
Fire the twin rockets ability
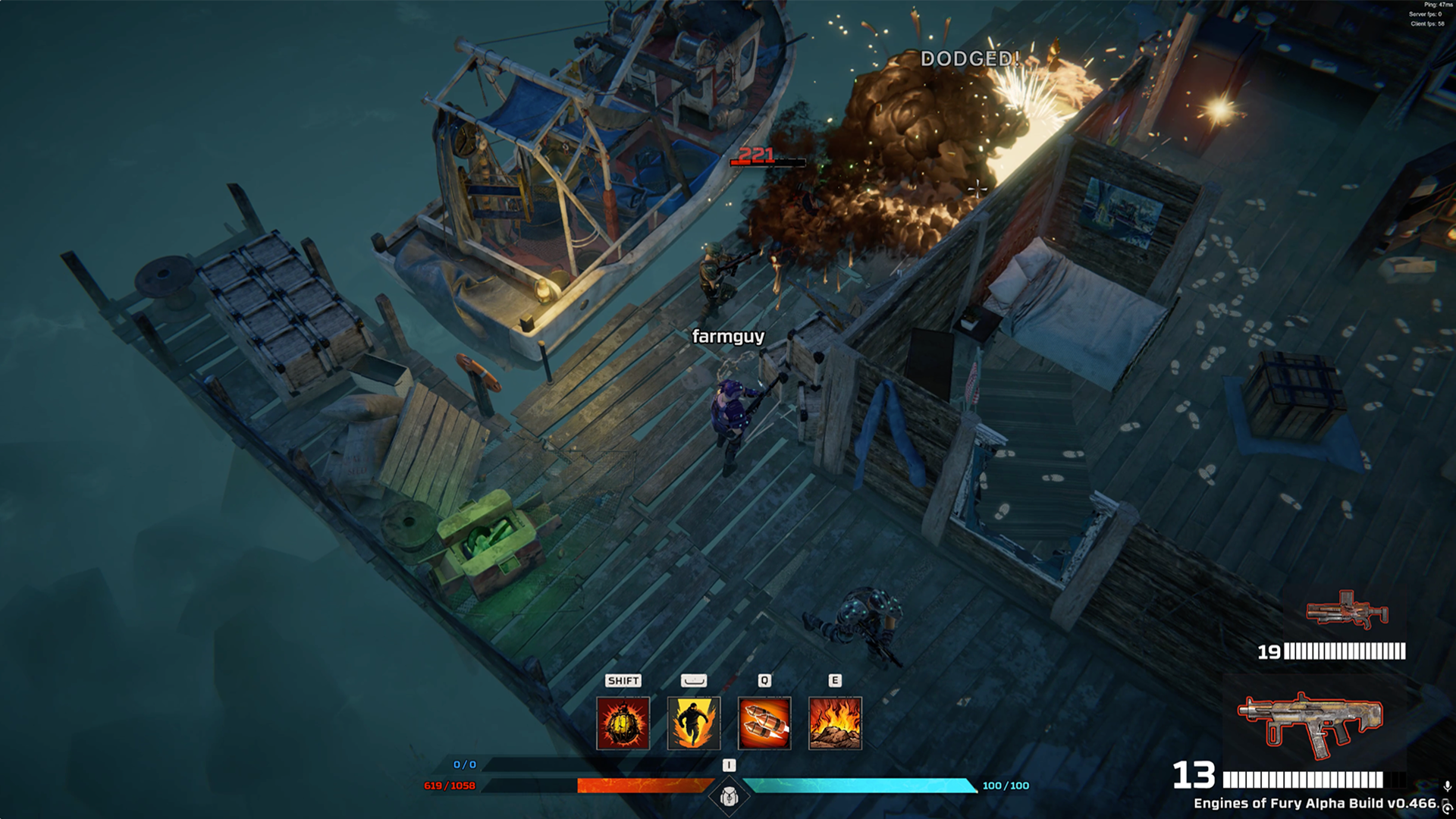coord(764,723)
